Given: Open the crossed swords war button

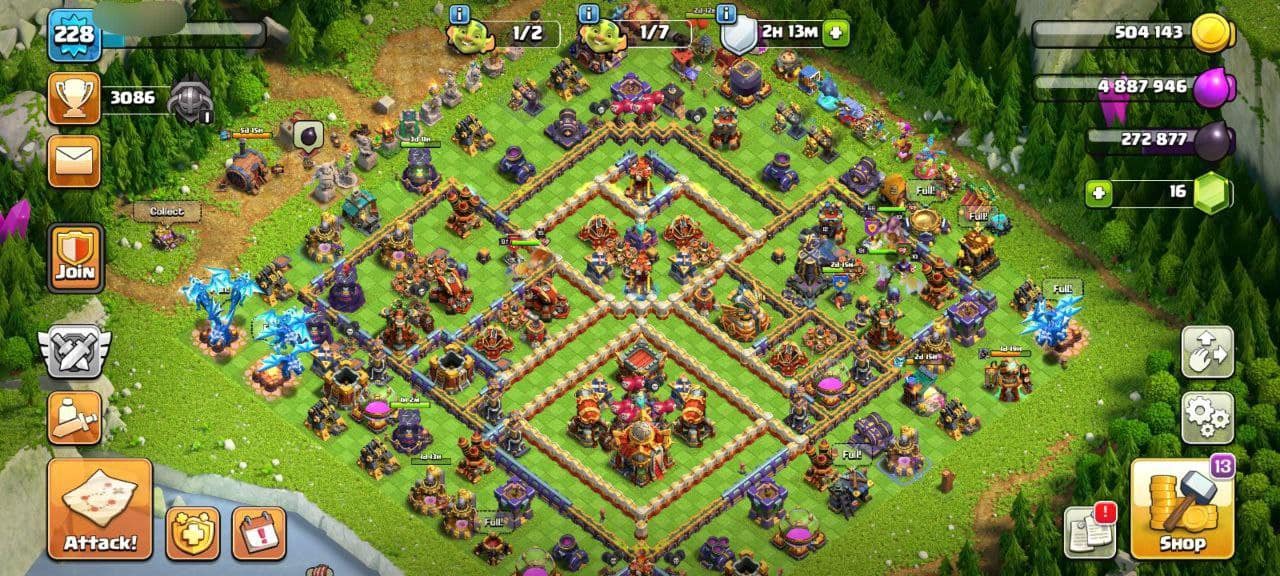Looking at the screenshot, I should [x=75, y=352].
